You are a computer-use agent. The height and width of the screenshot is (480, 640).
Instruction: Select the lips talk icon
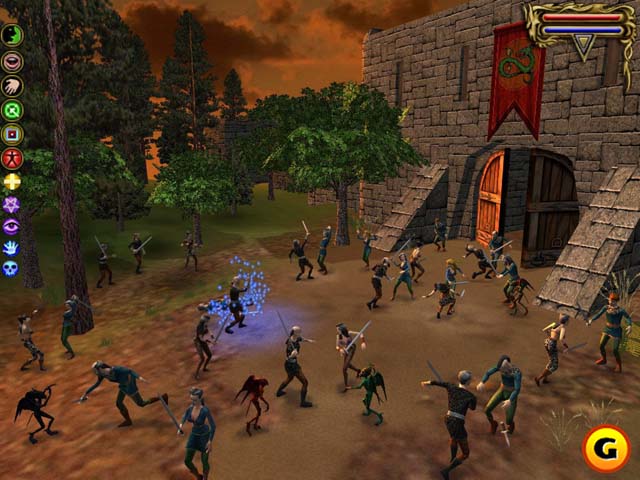(12, 61)
